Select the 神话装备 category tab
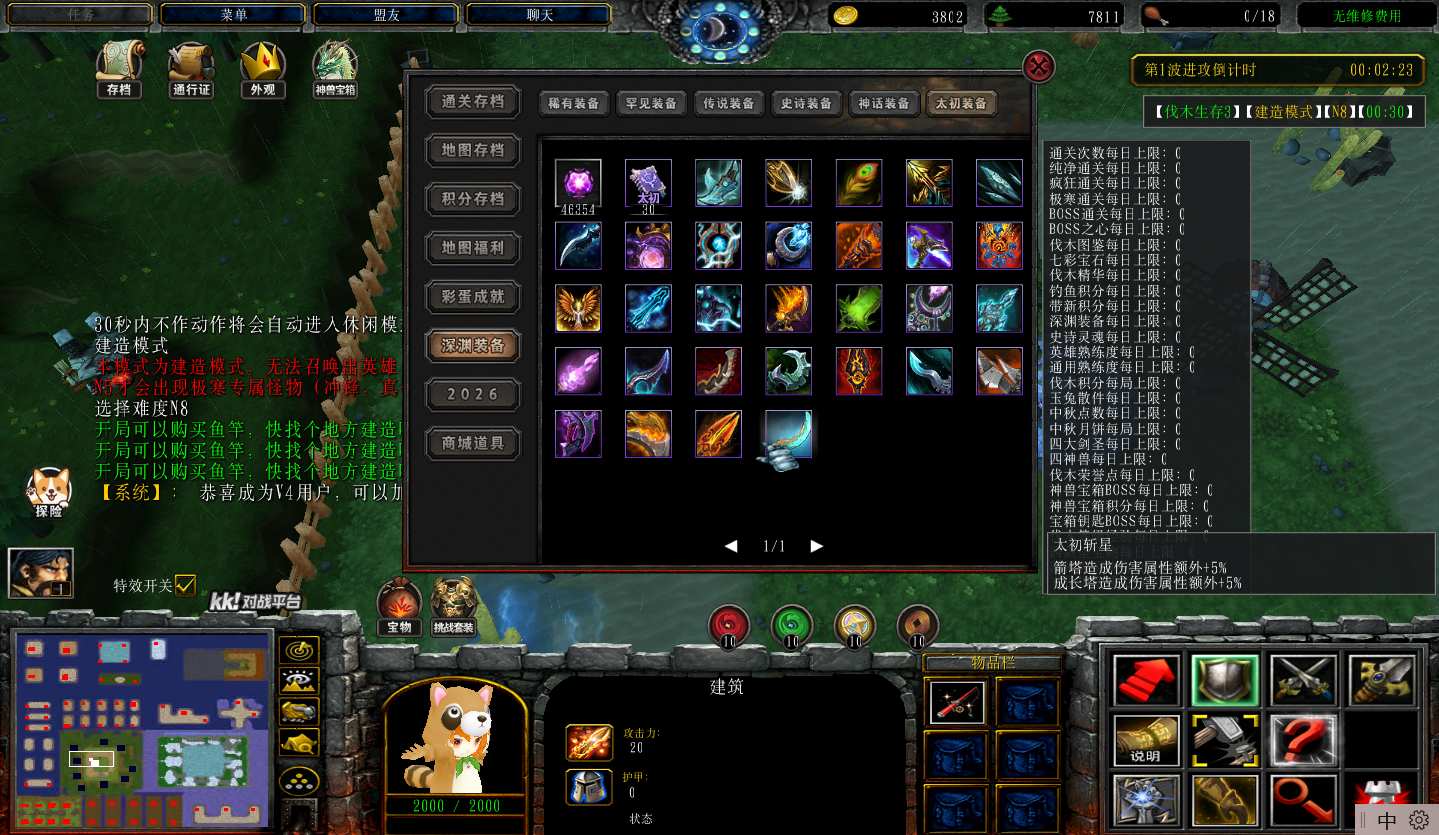The height and width of the screenshot is (835, 1439). click(884, 103)
